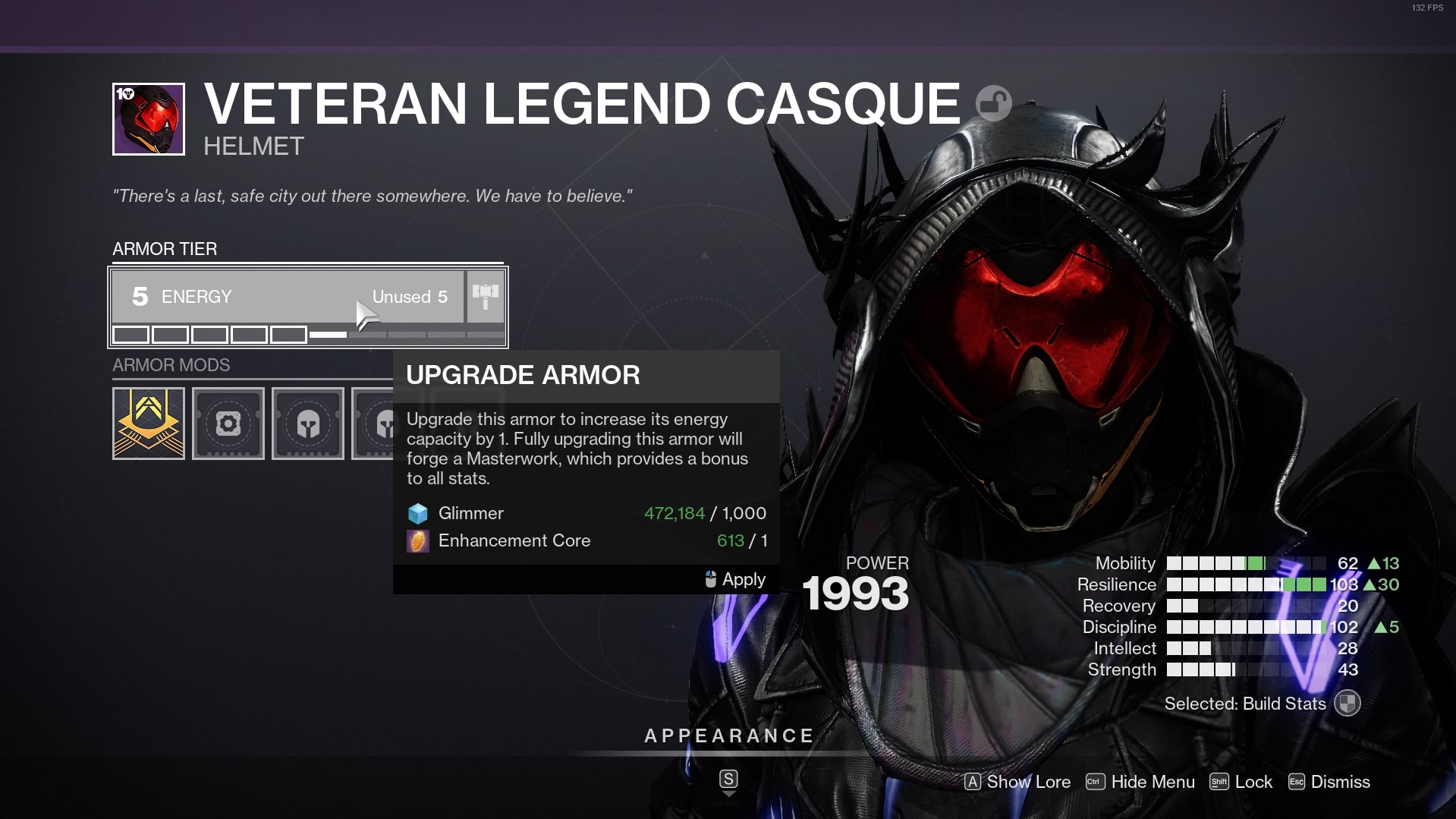Open the gear-shaped general armor mod socket
This screenshot has width=1456, height=819.
pyautogui.click(x=228, y=424)
